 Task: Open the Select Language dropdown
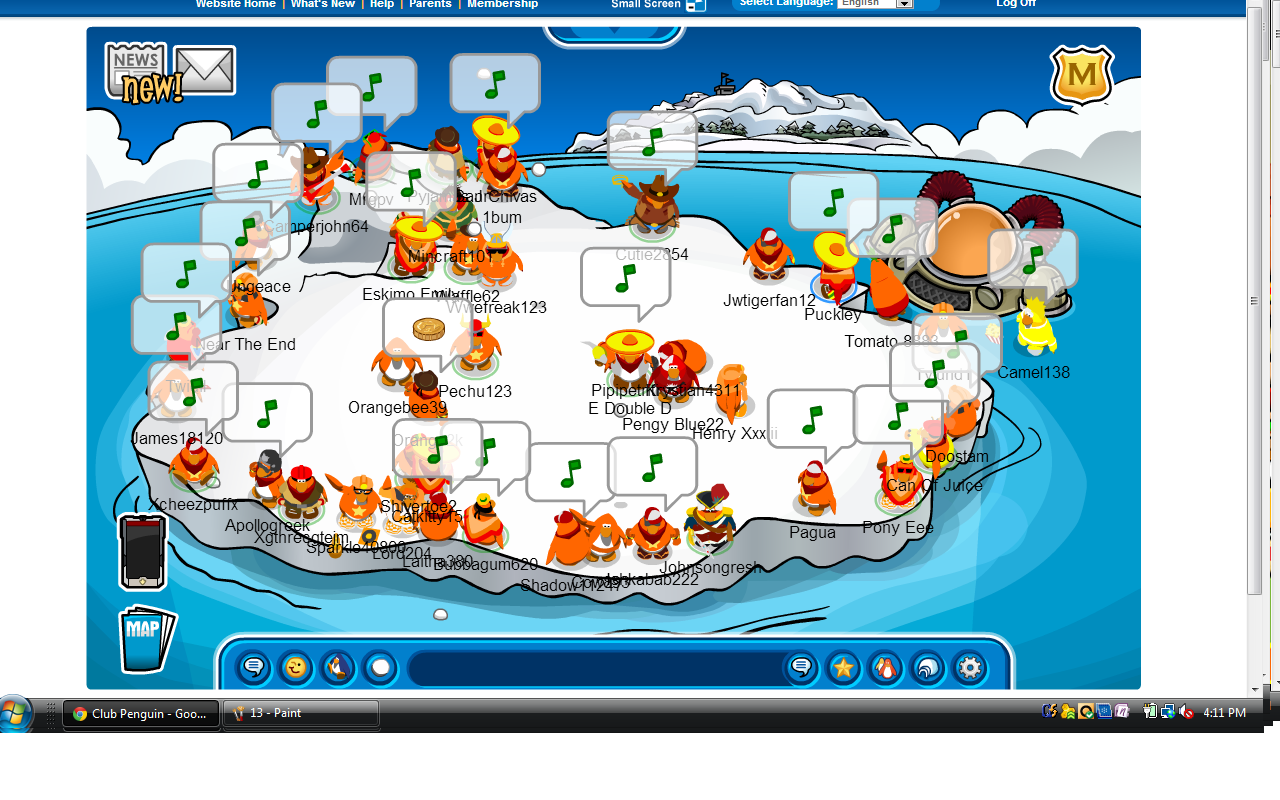click(875, 4)
